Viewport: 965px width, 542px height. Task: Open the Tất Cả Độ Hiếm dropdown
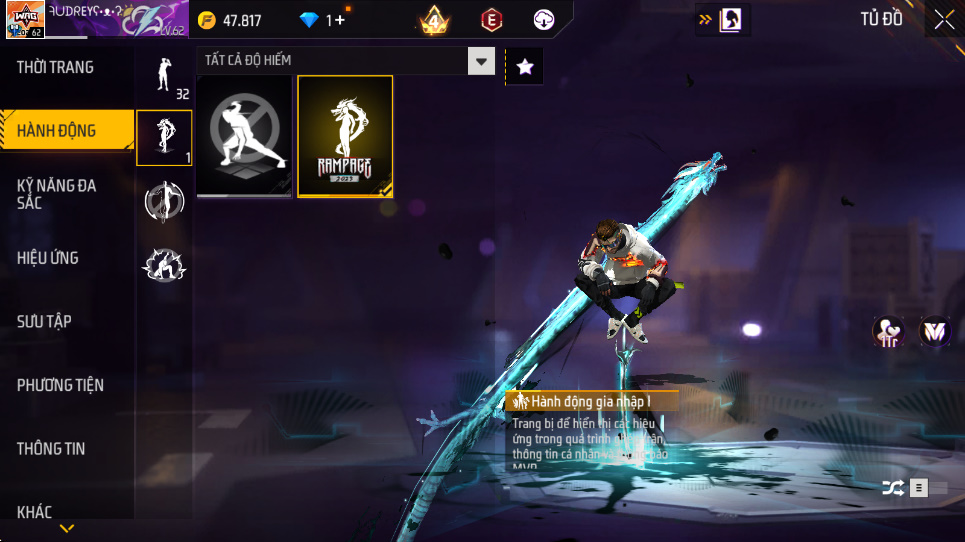tap(483, 61)
